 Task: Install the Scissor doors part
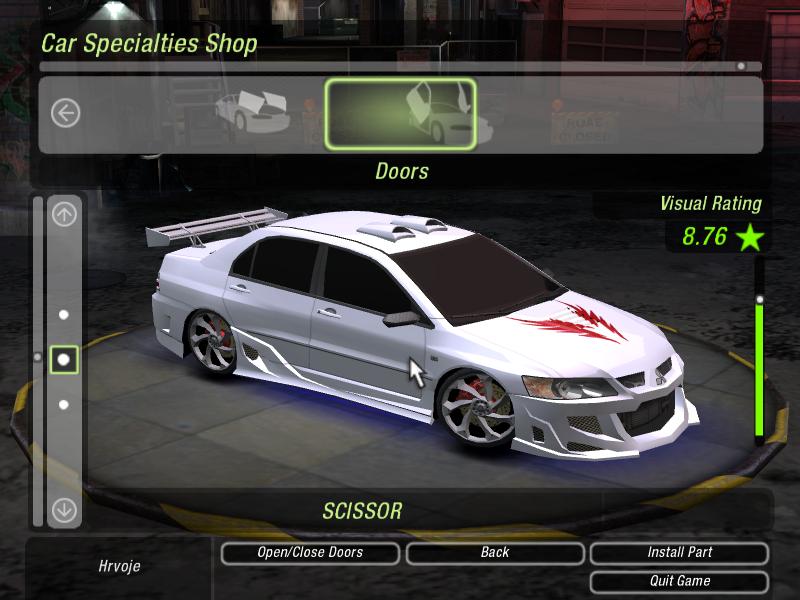679,552
